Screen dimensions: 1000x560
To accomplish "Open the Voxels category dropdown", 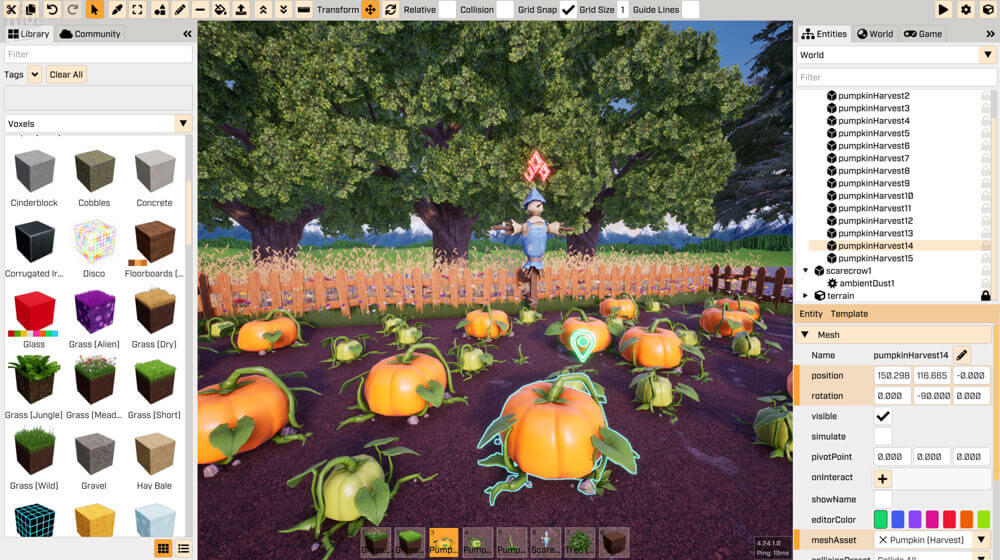I will [183, 124].
